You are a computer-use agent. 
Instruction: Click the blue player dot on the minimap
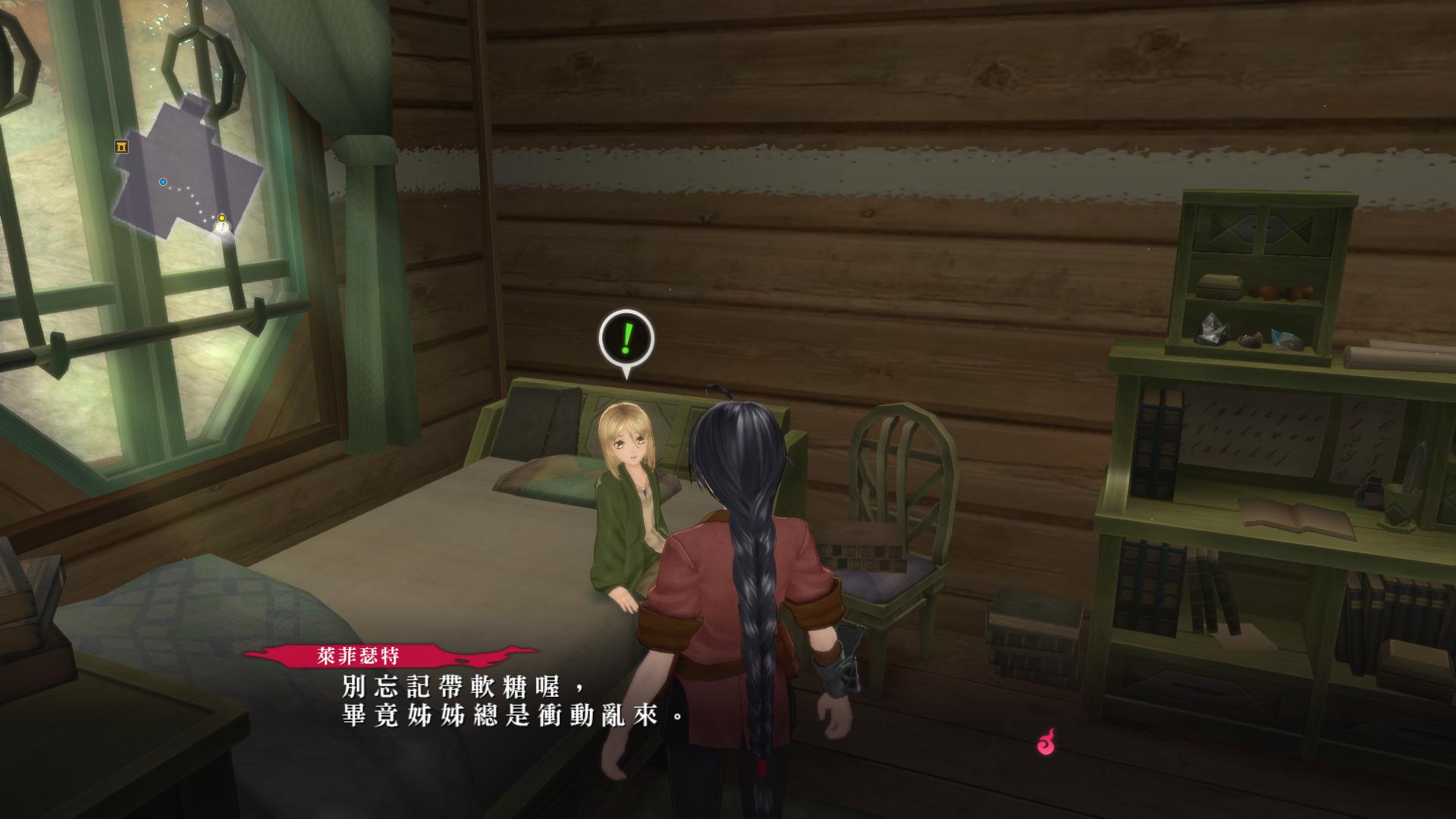(x=163, y=181)
